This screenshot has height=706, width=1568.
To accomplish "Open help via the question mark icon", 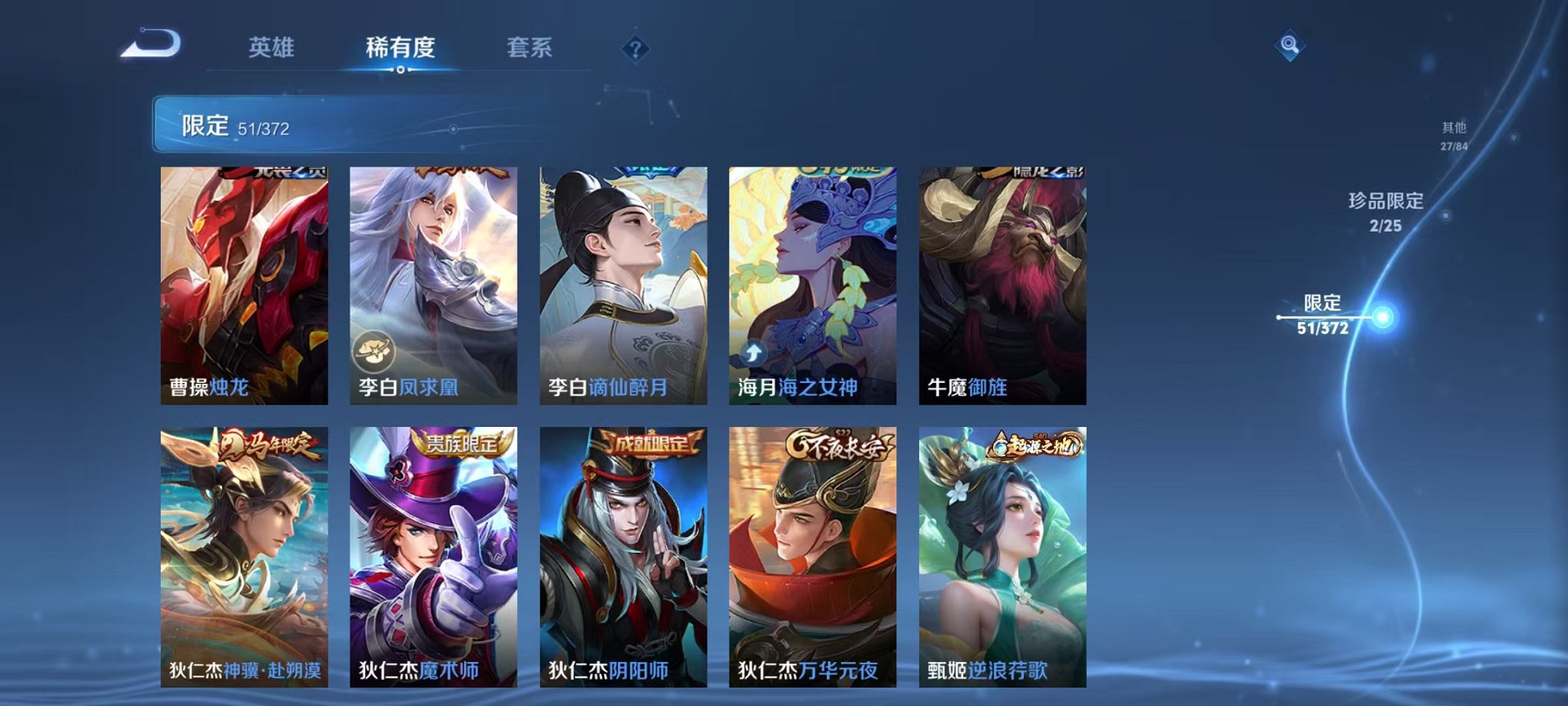I will [x=632, y=51].
